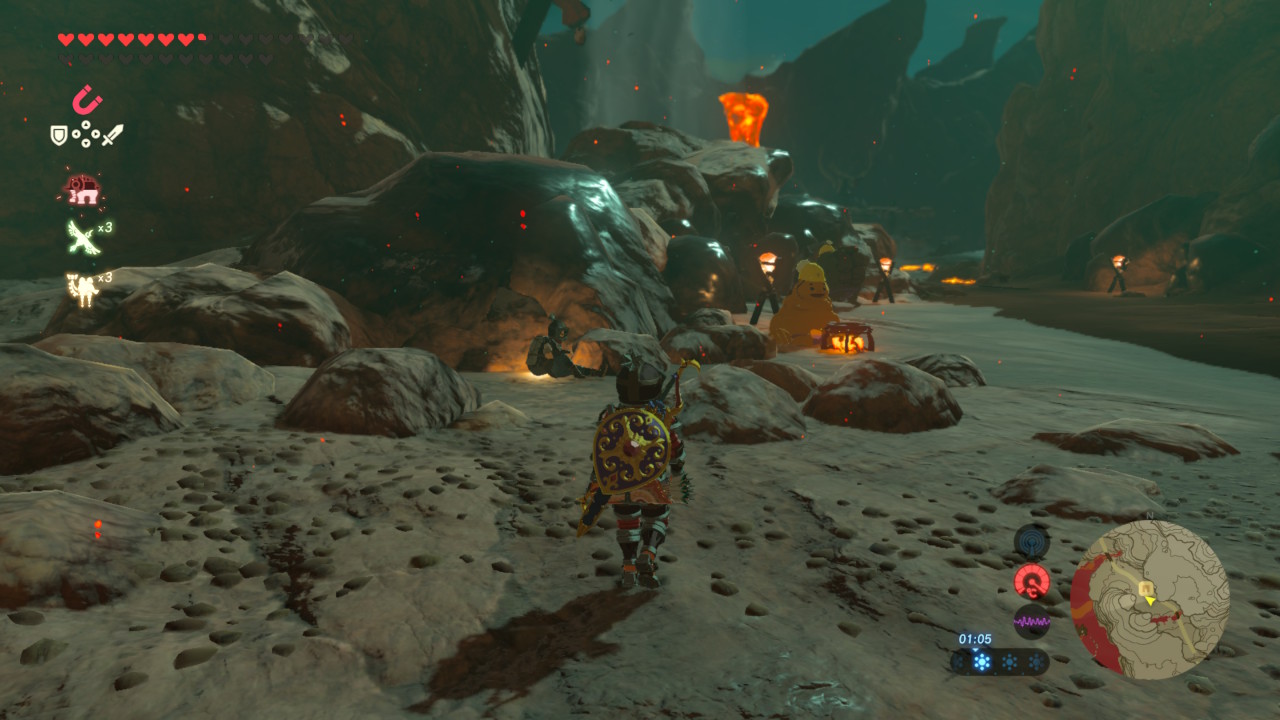The image size is (1280, 720).
Task: Click the sword weapon quick-select icon
Action: click(x=112, y=134)
